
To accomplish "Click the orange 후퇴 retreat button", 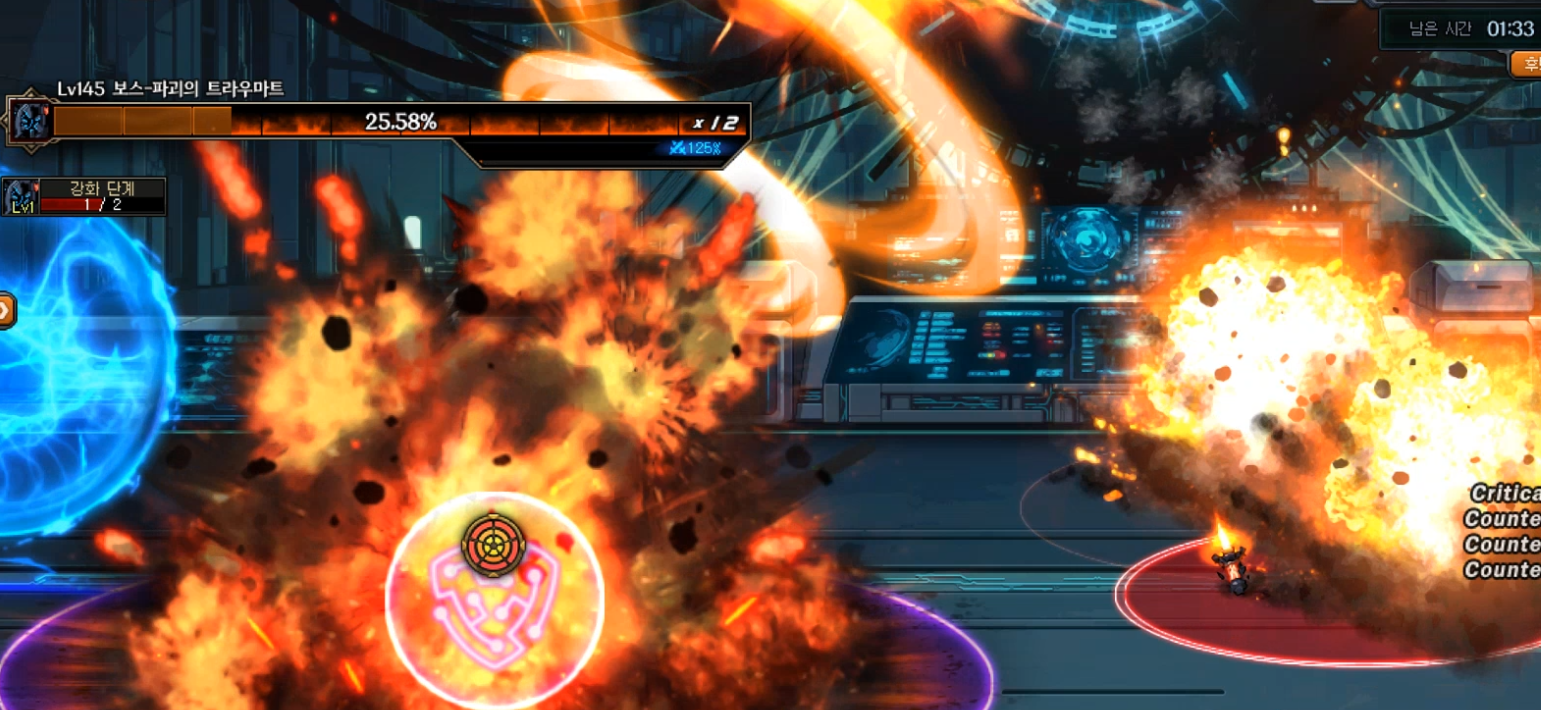I will coord(1526,64).
